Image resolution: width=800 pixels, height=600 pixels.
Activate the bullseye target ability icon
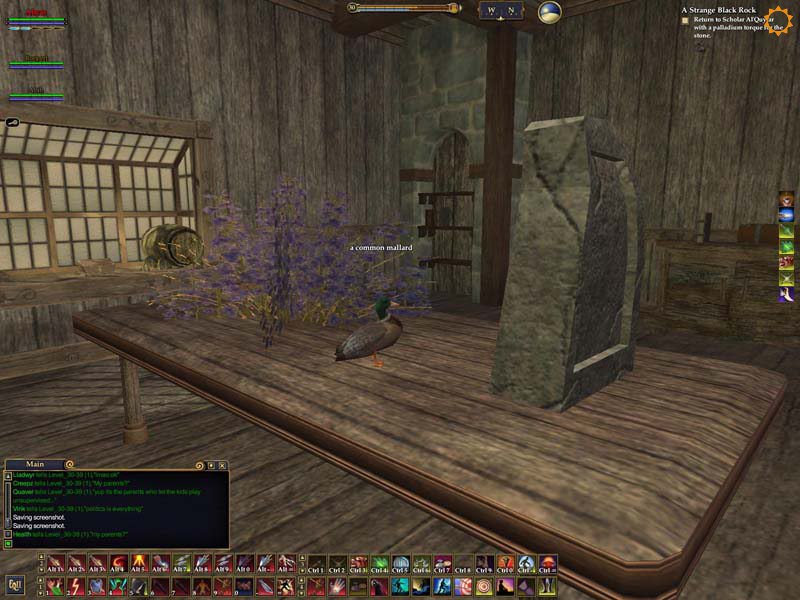coord(485,586)
